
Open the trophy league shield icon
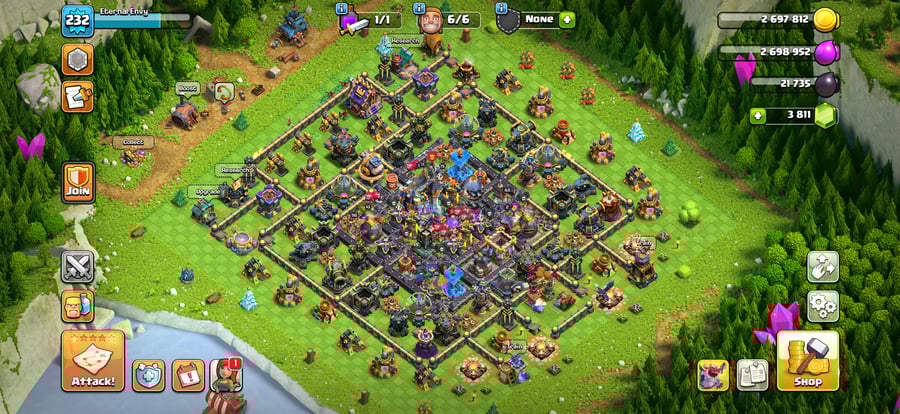[148, 375]
